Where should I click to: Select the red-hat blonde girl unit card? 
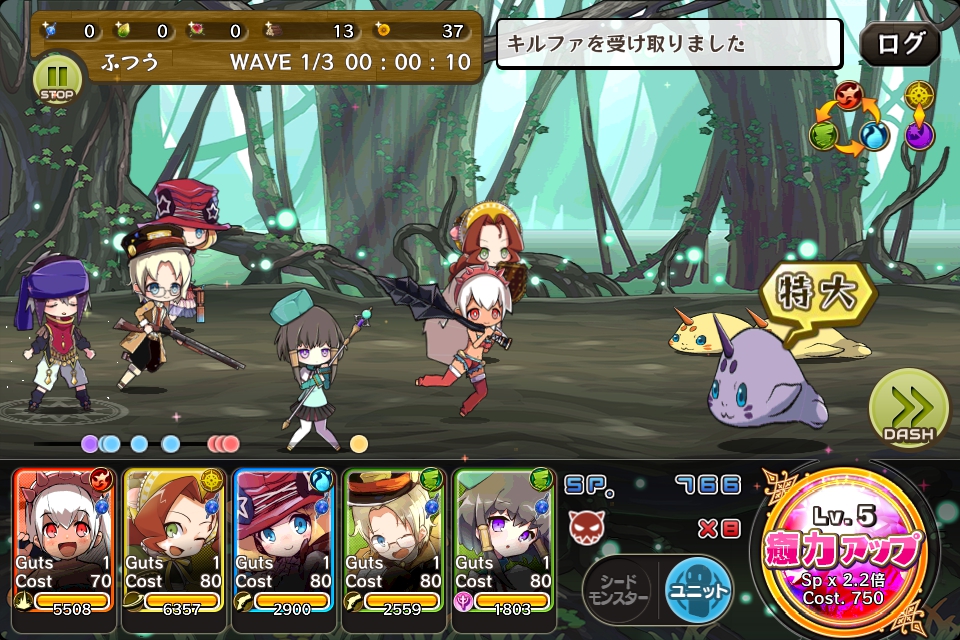pyautogui.click(x=284, y=540)
